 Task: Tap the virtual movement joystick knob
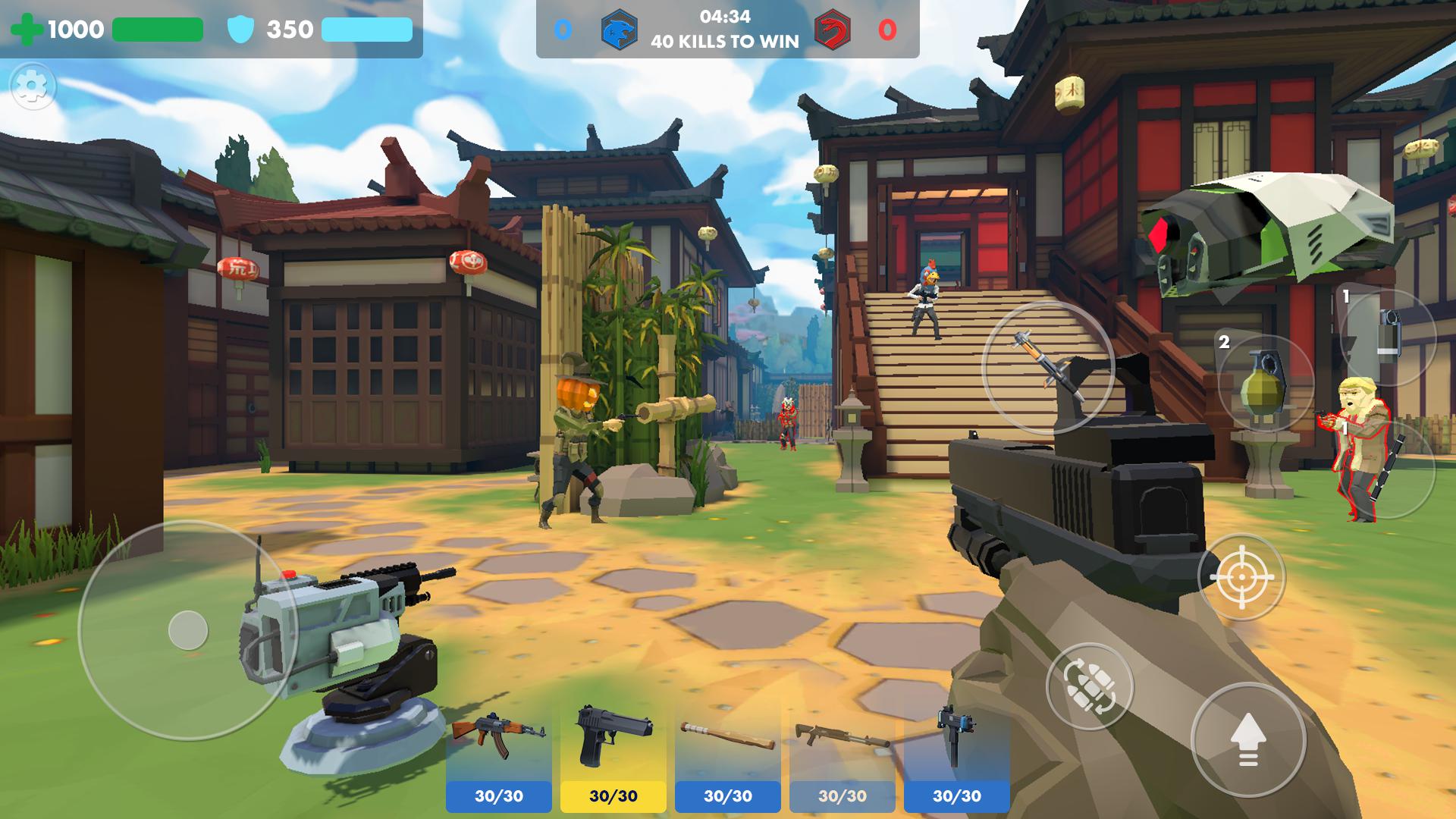[188, 630]
